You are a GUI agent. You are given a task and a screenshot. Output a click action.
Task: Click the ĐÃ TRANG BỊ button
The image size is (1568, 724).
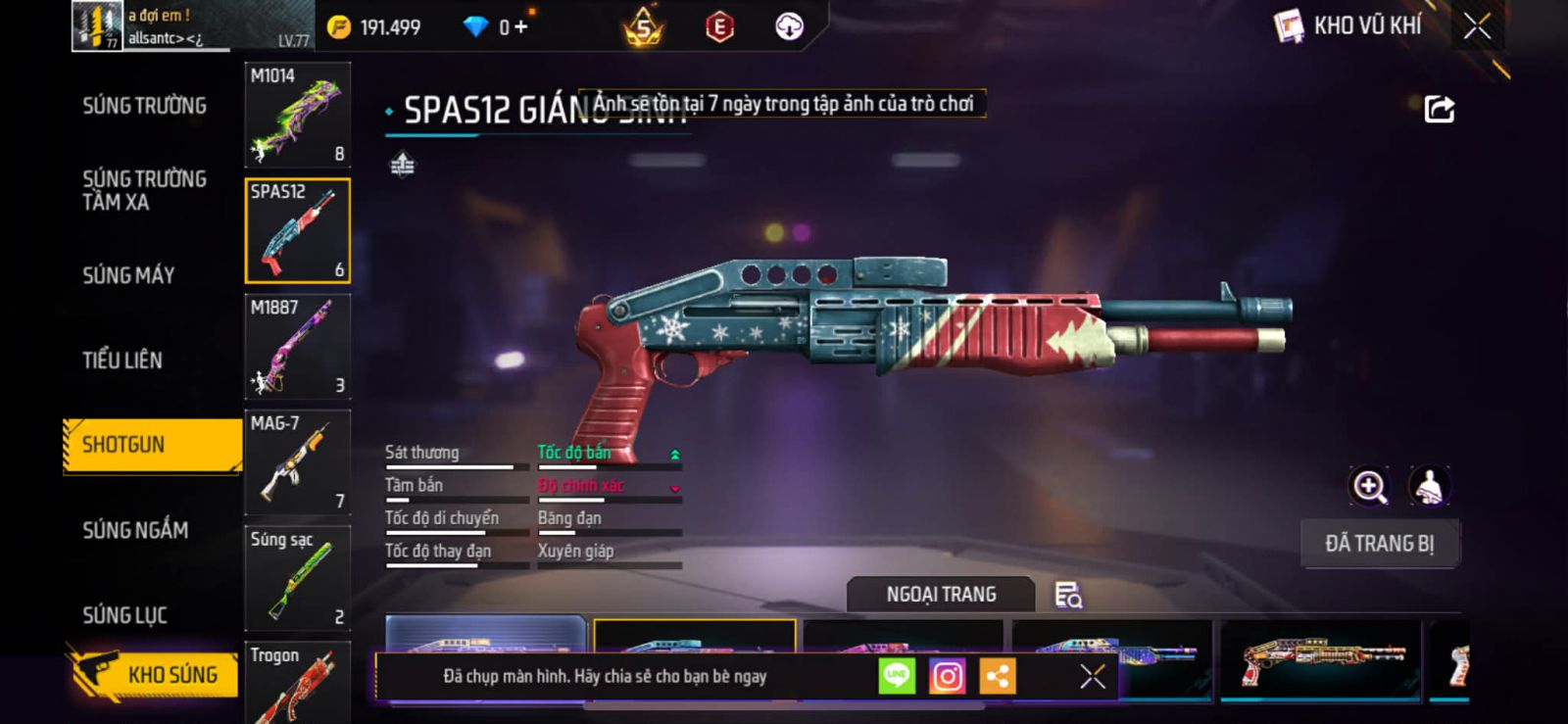tap(1379, 544)
